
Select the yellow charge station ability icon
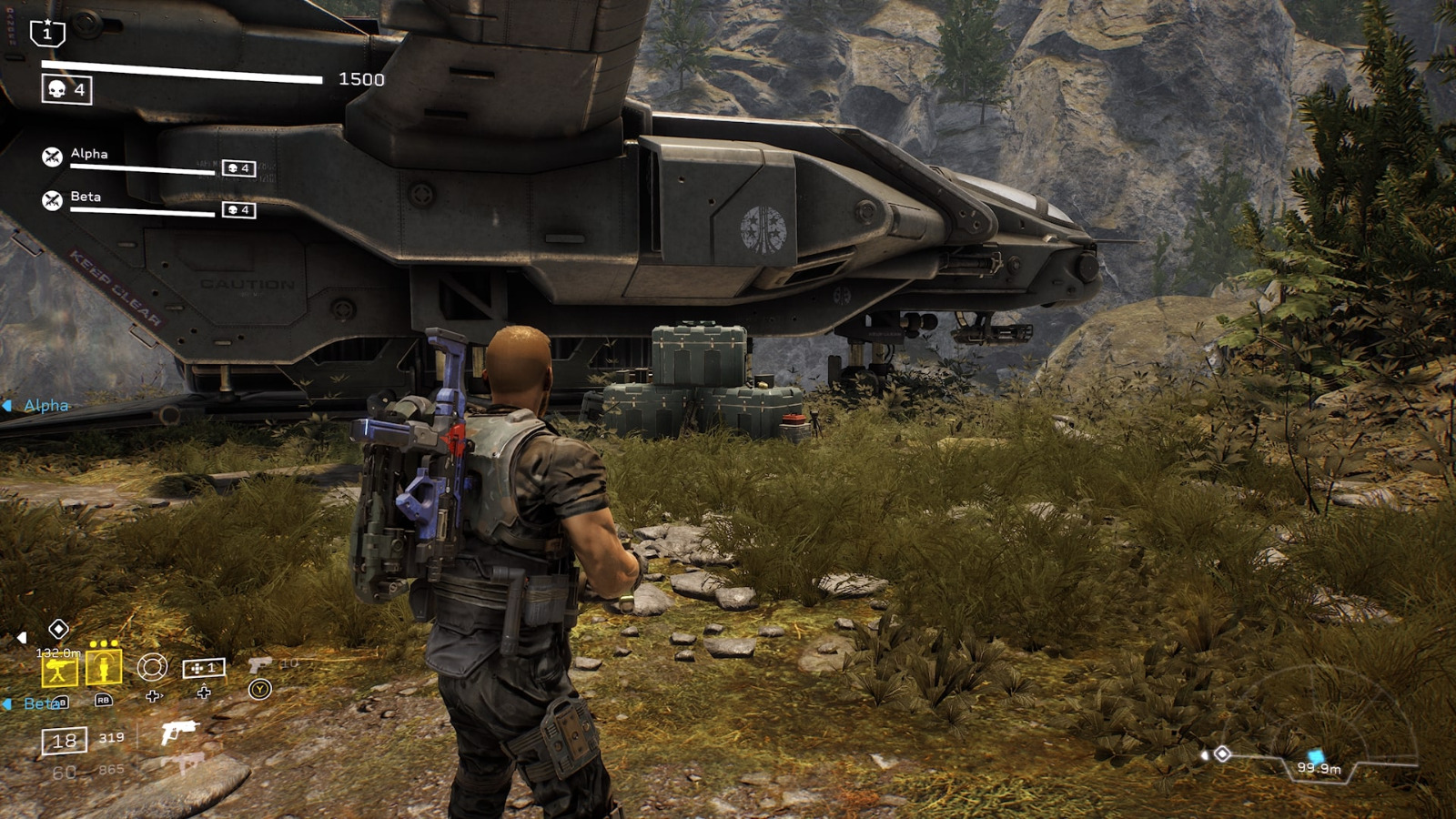coord(104,668)
